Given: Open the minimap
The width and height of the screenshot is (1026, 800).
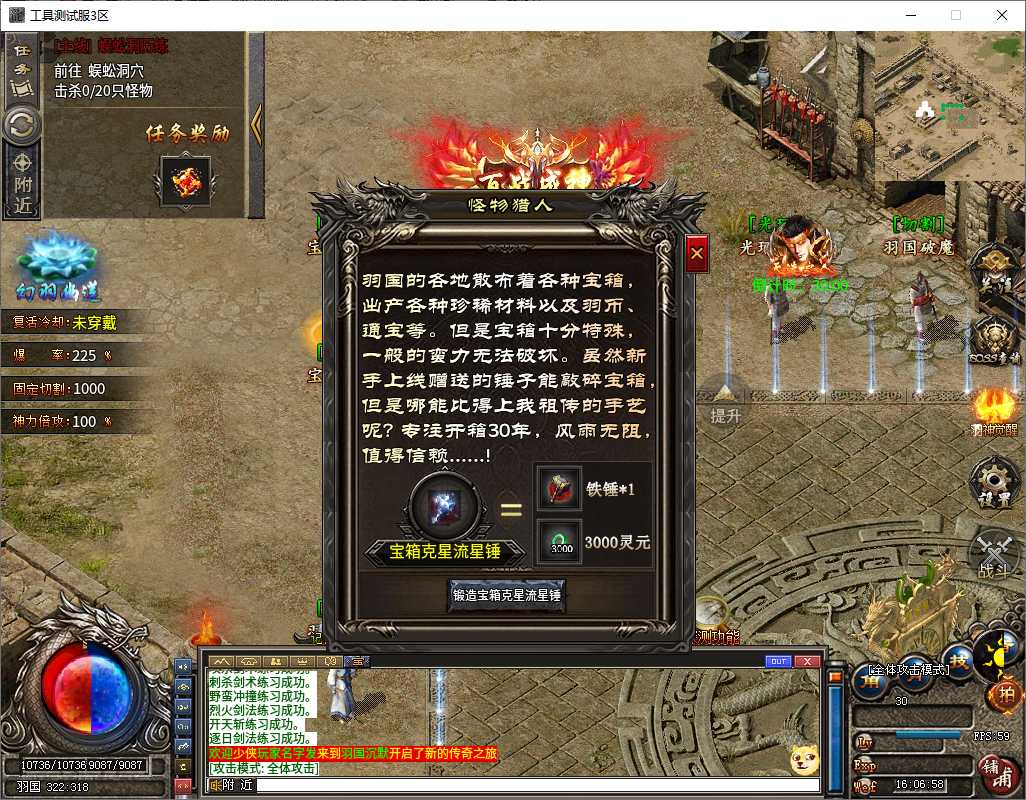Looking at the screenshot, I should pos(949,106).
